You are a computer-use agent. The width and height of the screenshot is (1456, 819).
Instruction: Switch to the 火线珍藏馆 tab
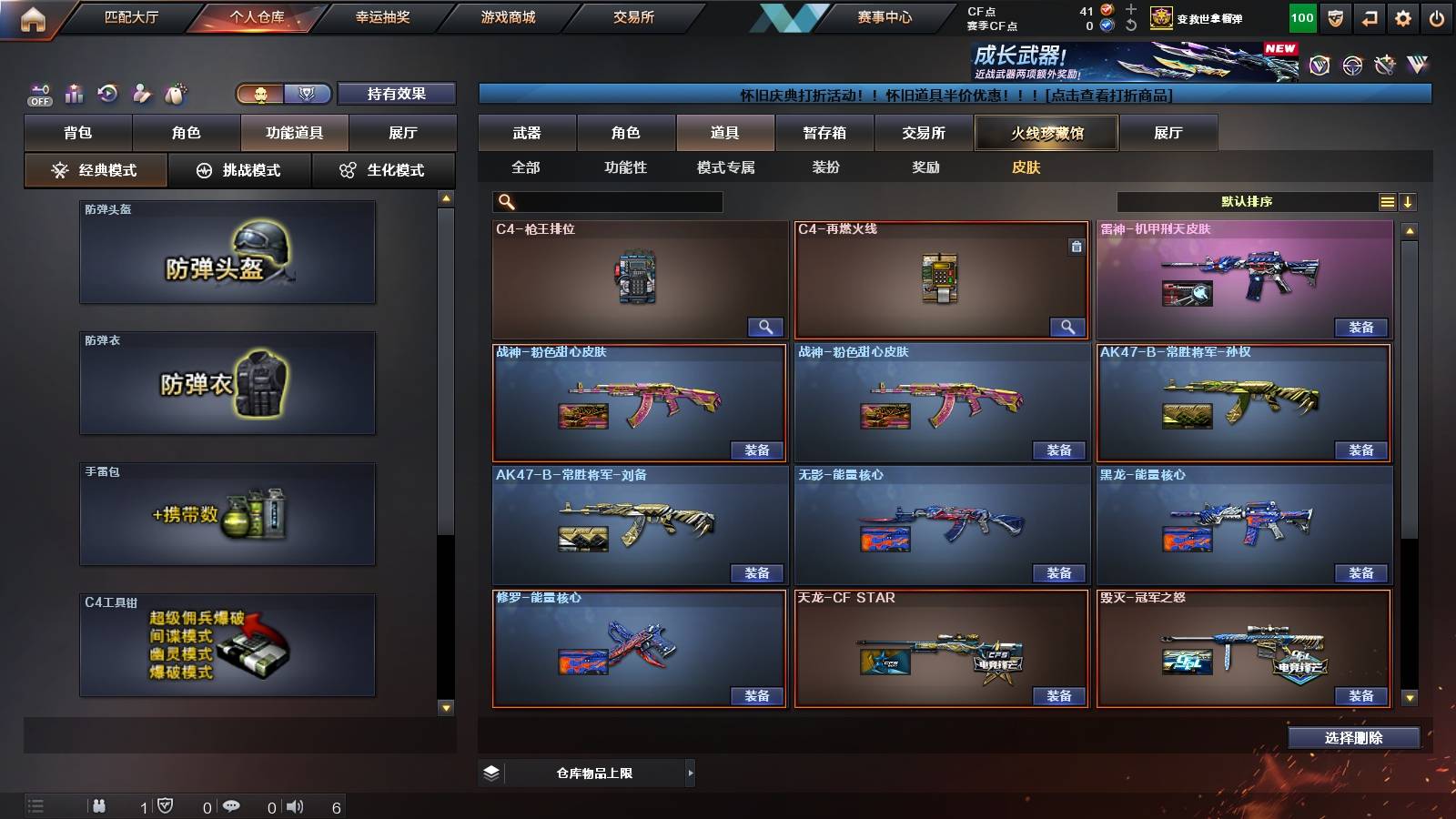pyautogui.click(x=1046, y=133)
